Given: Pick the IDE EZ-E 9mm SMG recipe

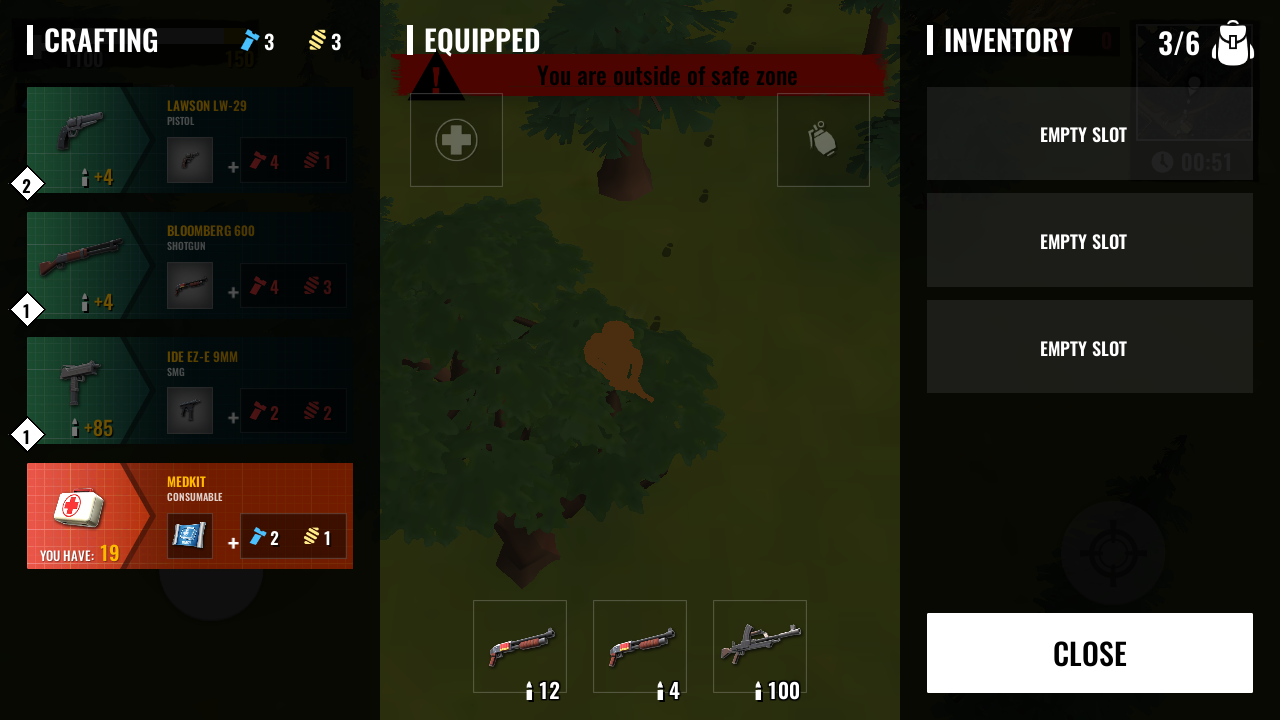Looking at the screenshot, I should (x=189, y=390).
